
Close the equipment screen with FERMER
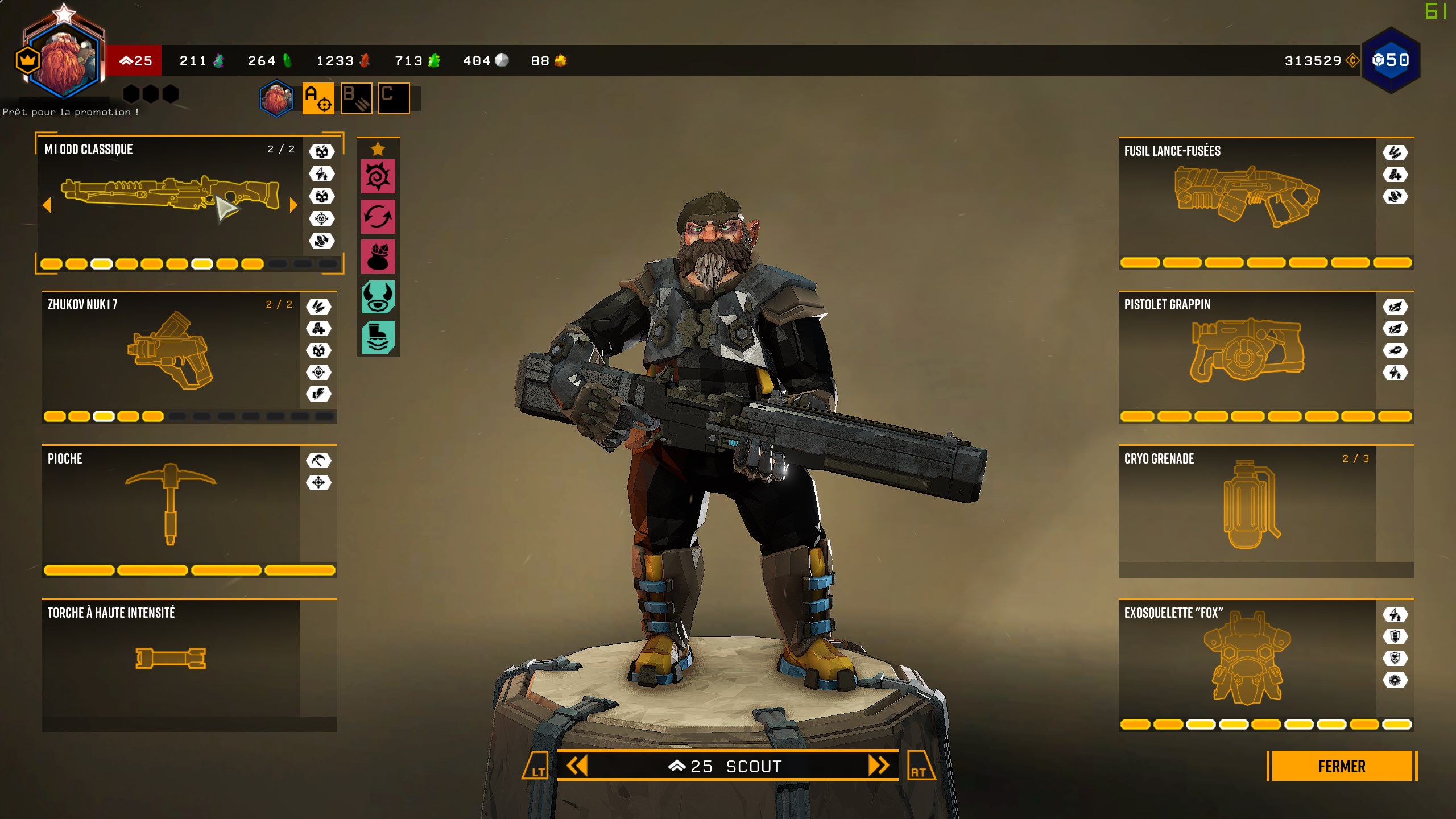pos(1341,766)
